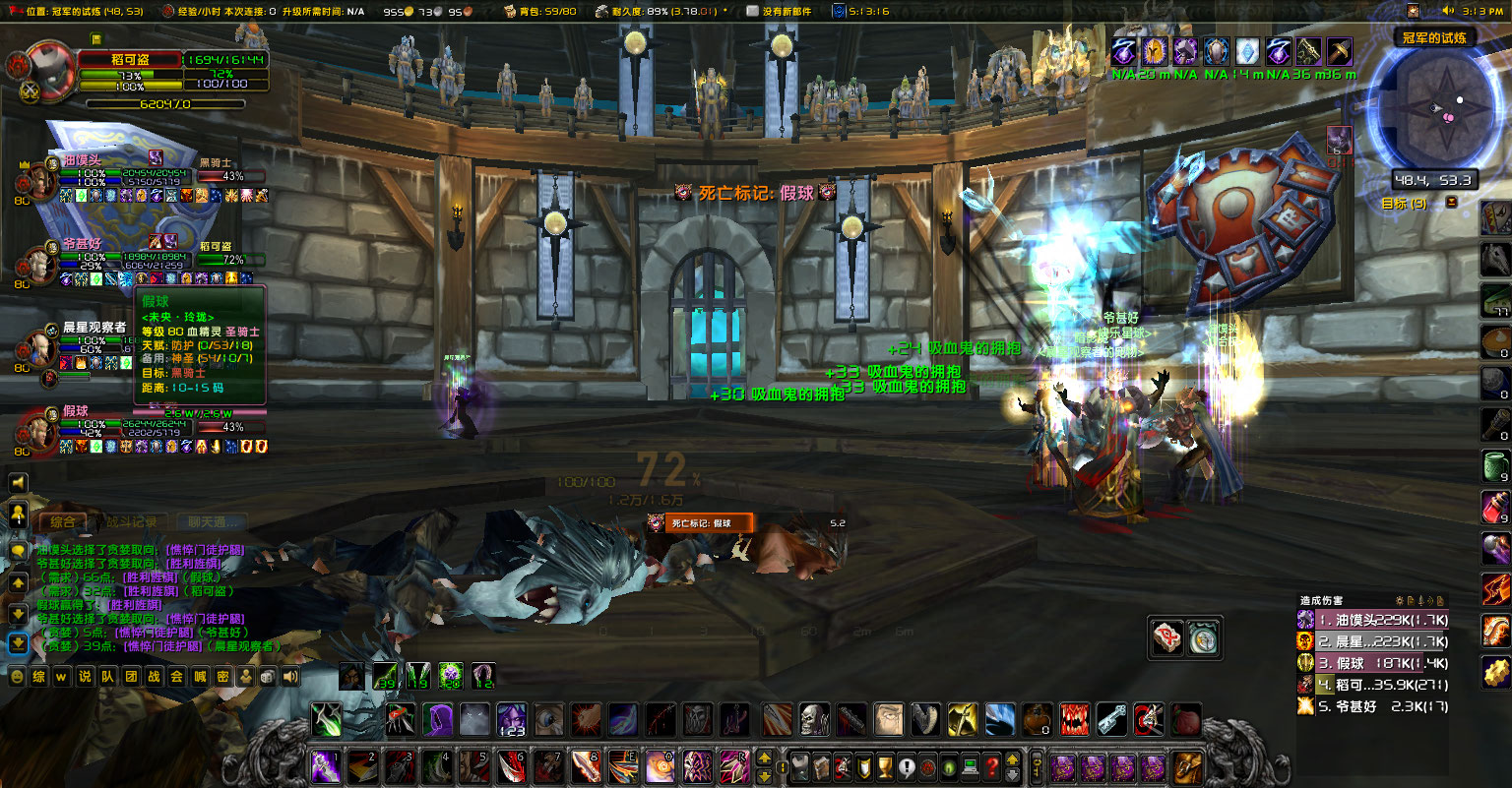Click the durability icon showing 89% in top bar
The height and width of the screenshot is (788, 1512).
[x=600, y=11]
